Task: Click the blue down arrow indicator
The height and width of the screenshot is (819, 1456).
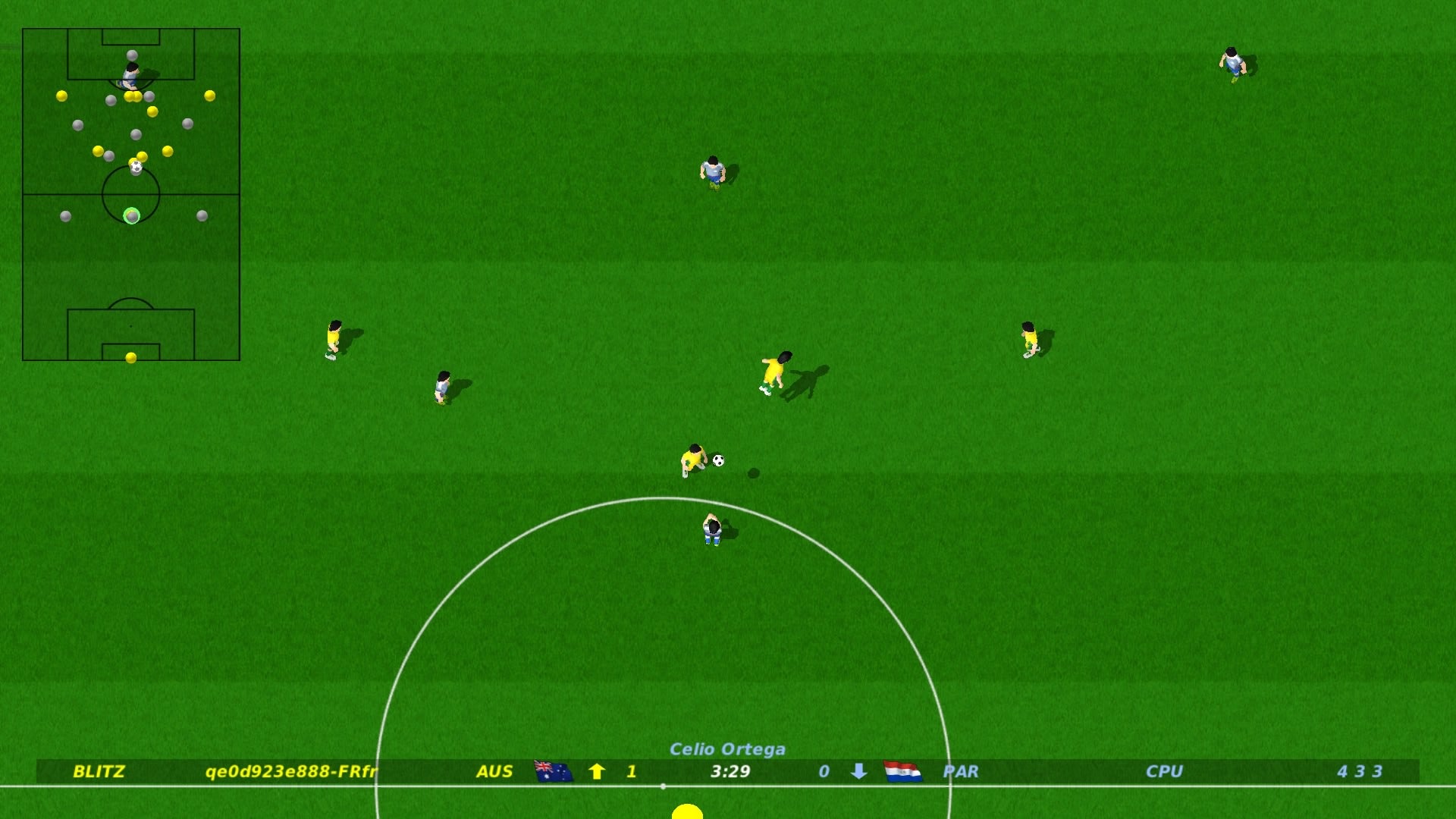Action: (858, 771)
